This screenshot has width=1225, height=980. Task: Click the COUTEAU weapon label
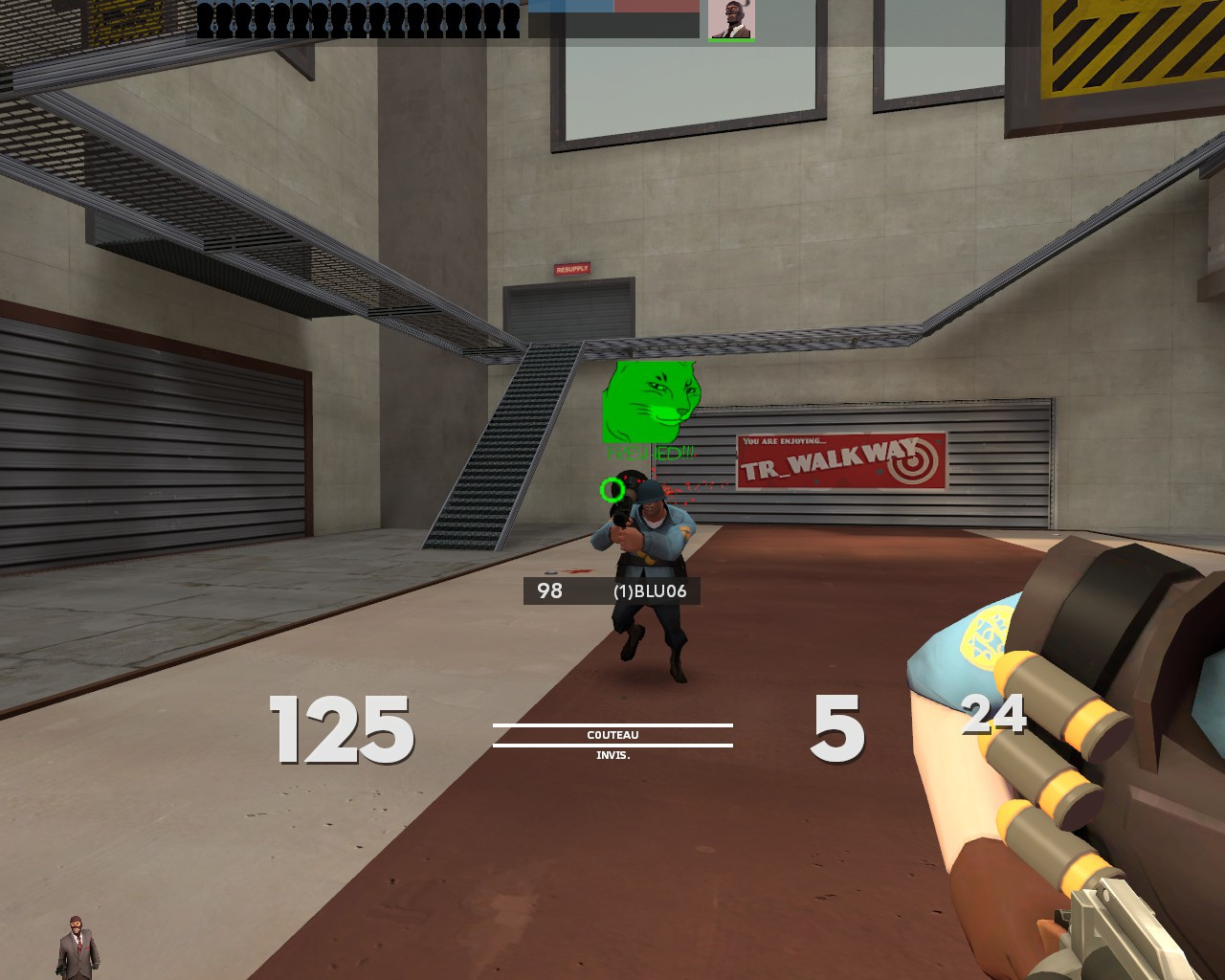click(612, 735)
